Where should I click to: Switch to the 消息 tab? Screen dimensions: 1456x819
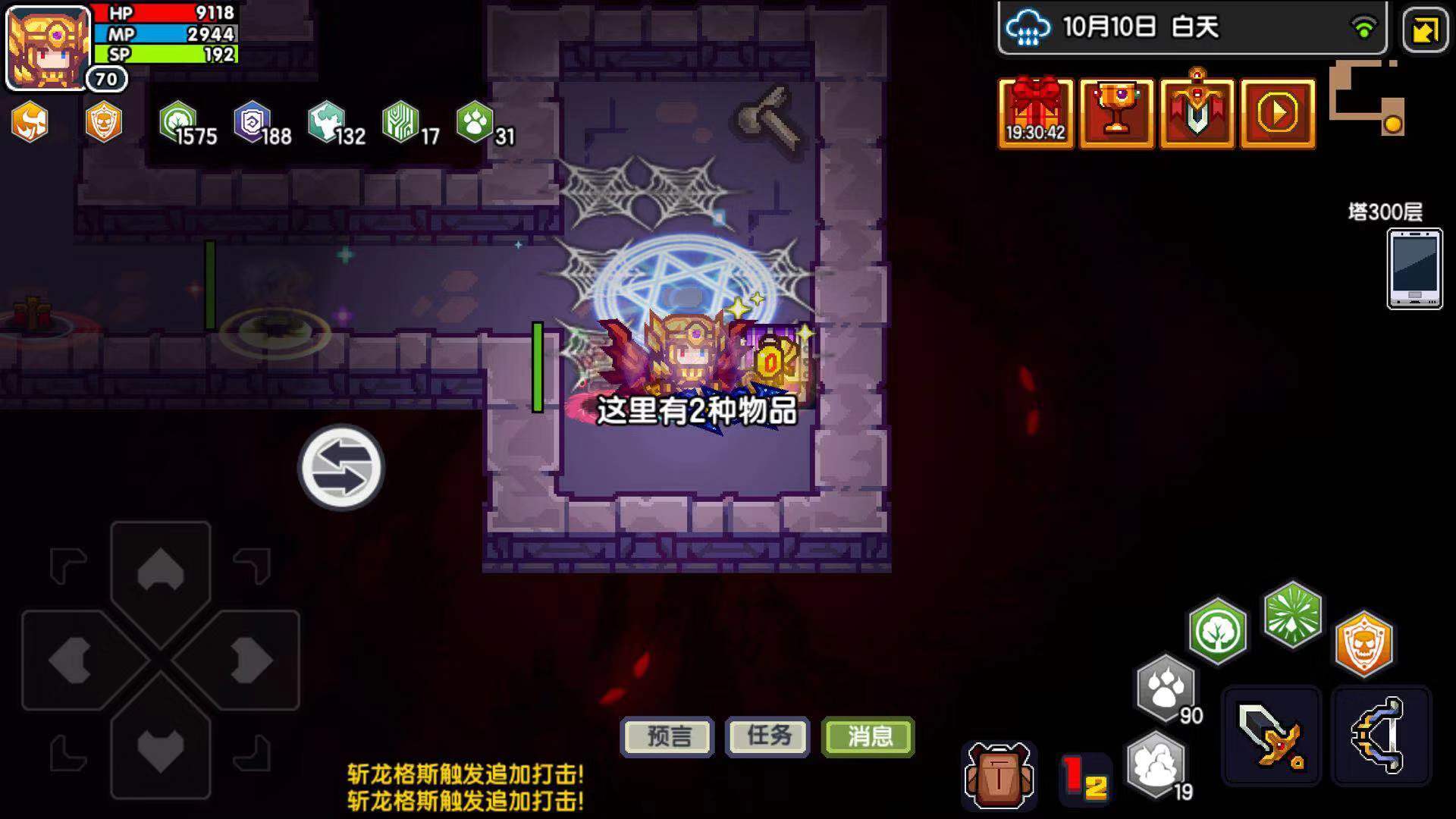[x=868, y=736]
